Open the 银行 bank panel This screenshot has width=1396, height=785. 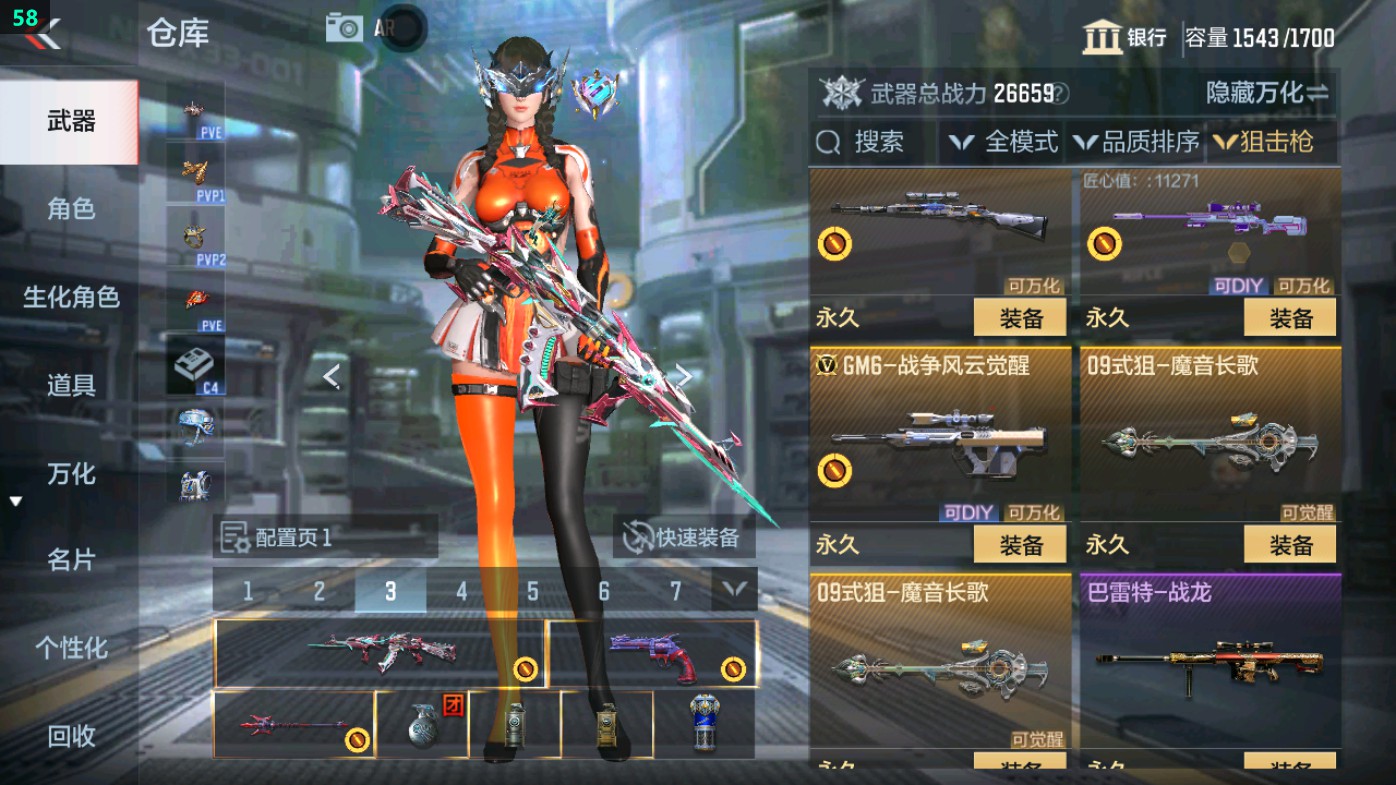[1125, 32]
